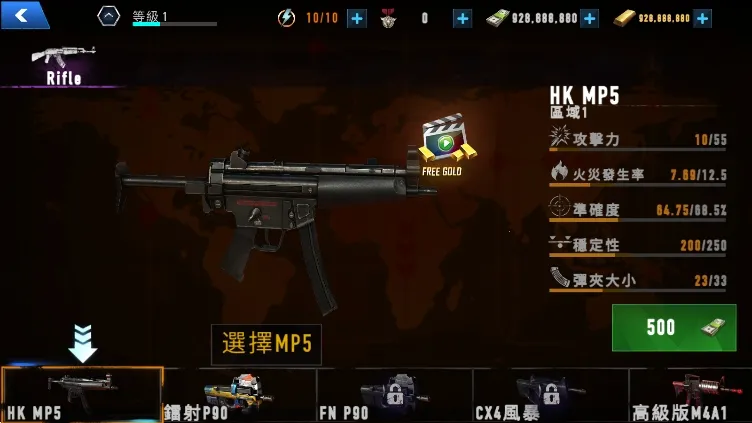Select the HK MP5 weapon tile
Viewport: 752px width, 423px height.
[82, 395]
